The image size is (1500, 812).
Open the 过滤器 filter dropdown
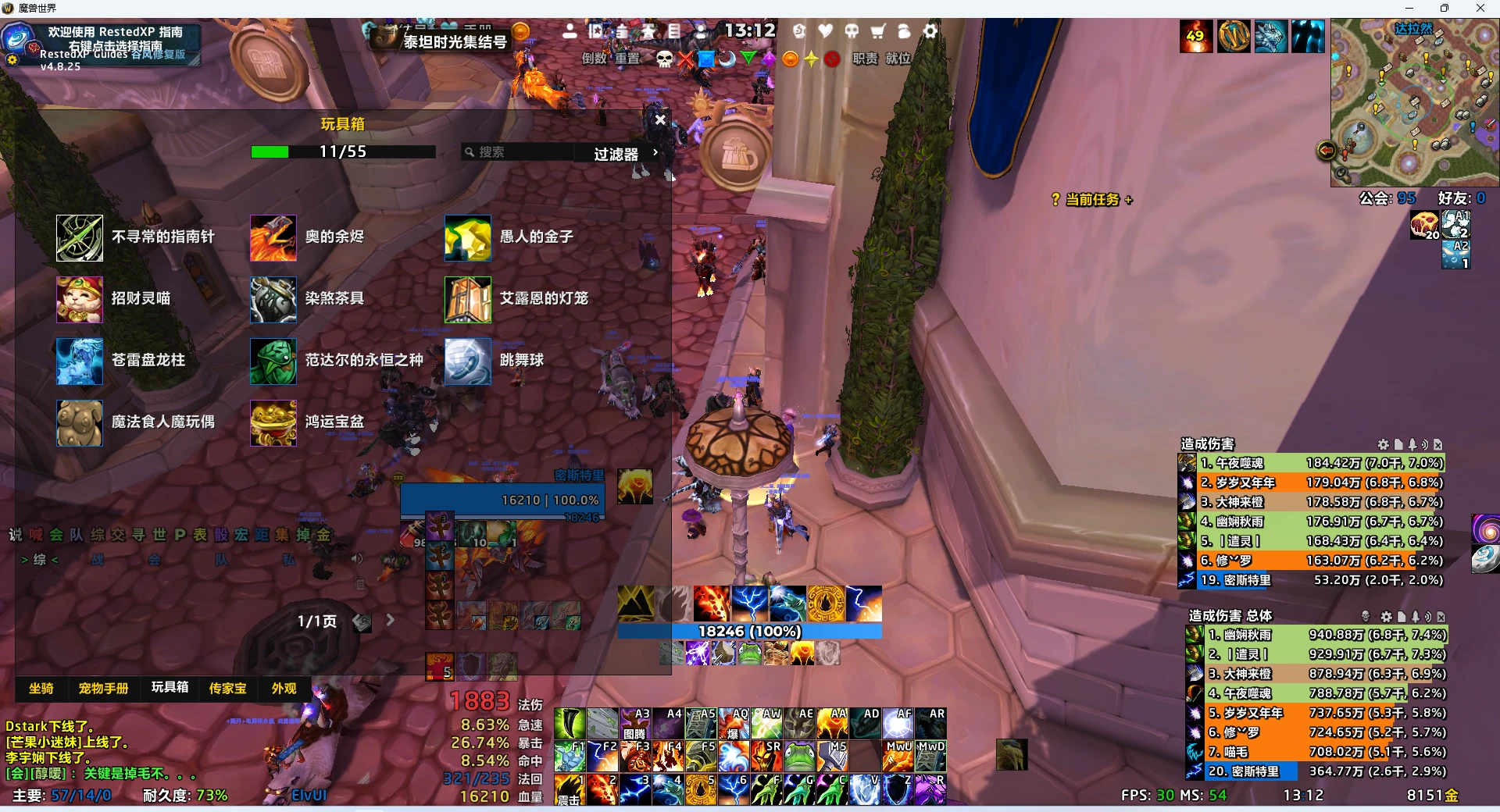point(625,154)
